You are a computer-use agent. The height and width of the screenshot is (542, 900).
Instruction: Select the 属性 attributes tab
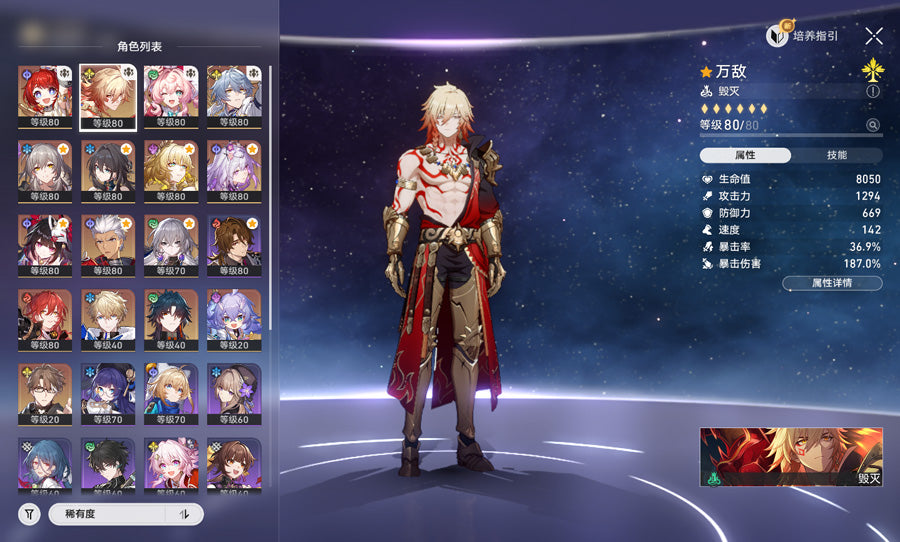pyautogui.click(x=745, y=155)
